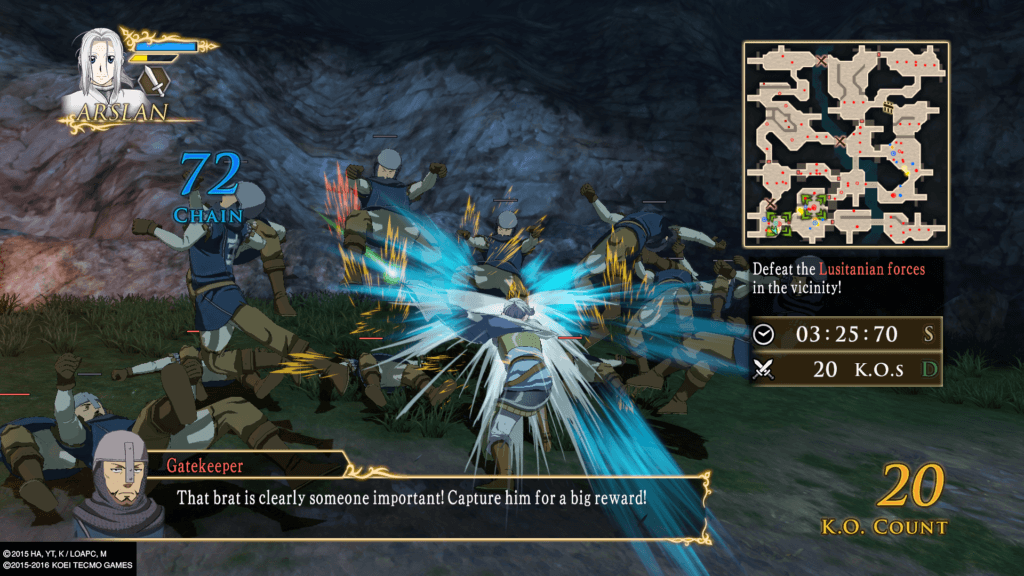Click the sword weapon icon under Arslan's bars

[x=153, y=79]
